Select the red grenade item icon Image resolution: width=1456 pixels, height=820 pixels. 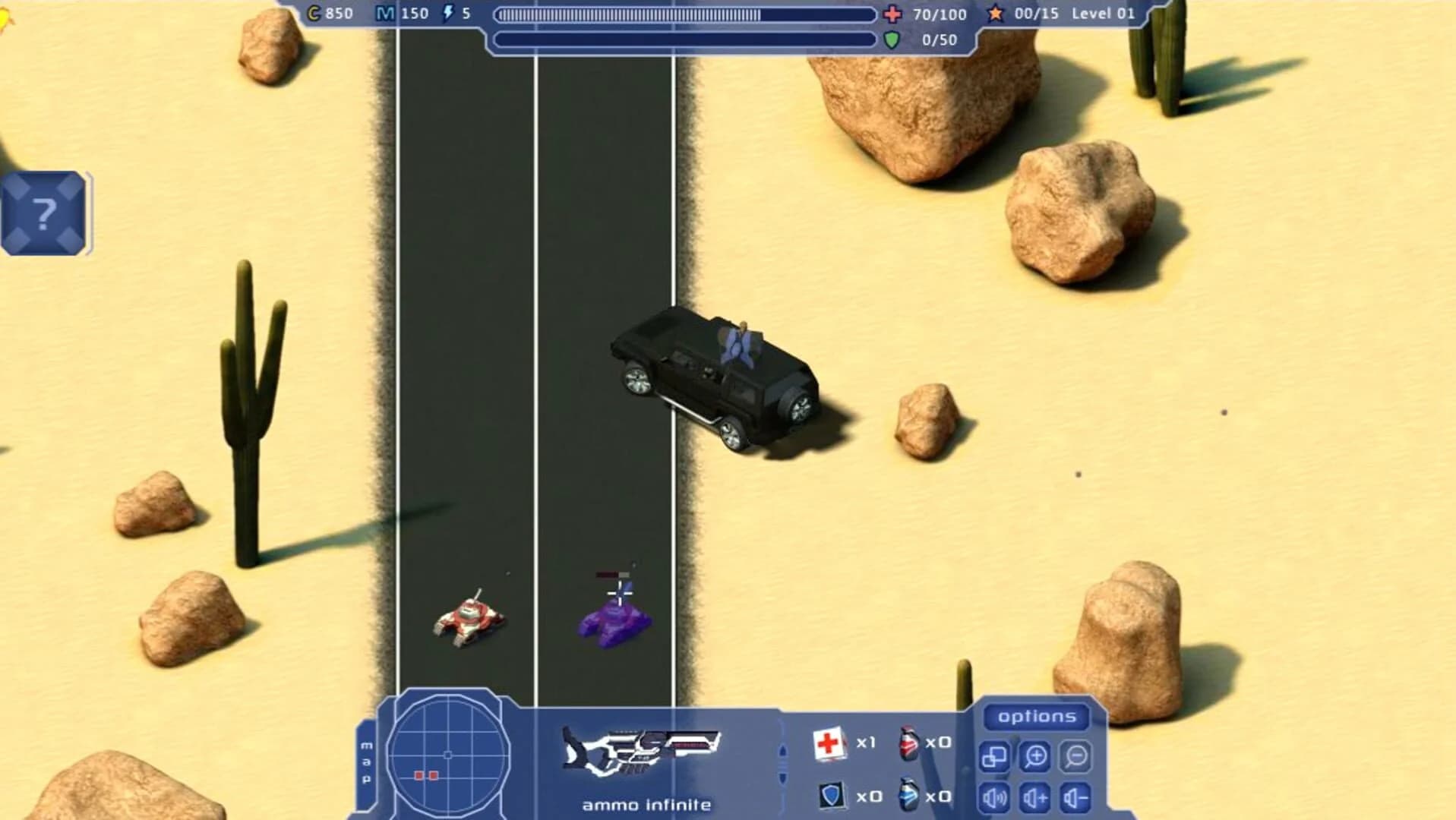(908, 744)
